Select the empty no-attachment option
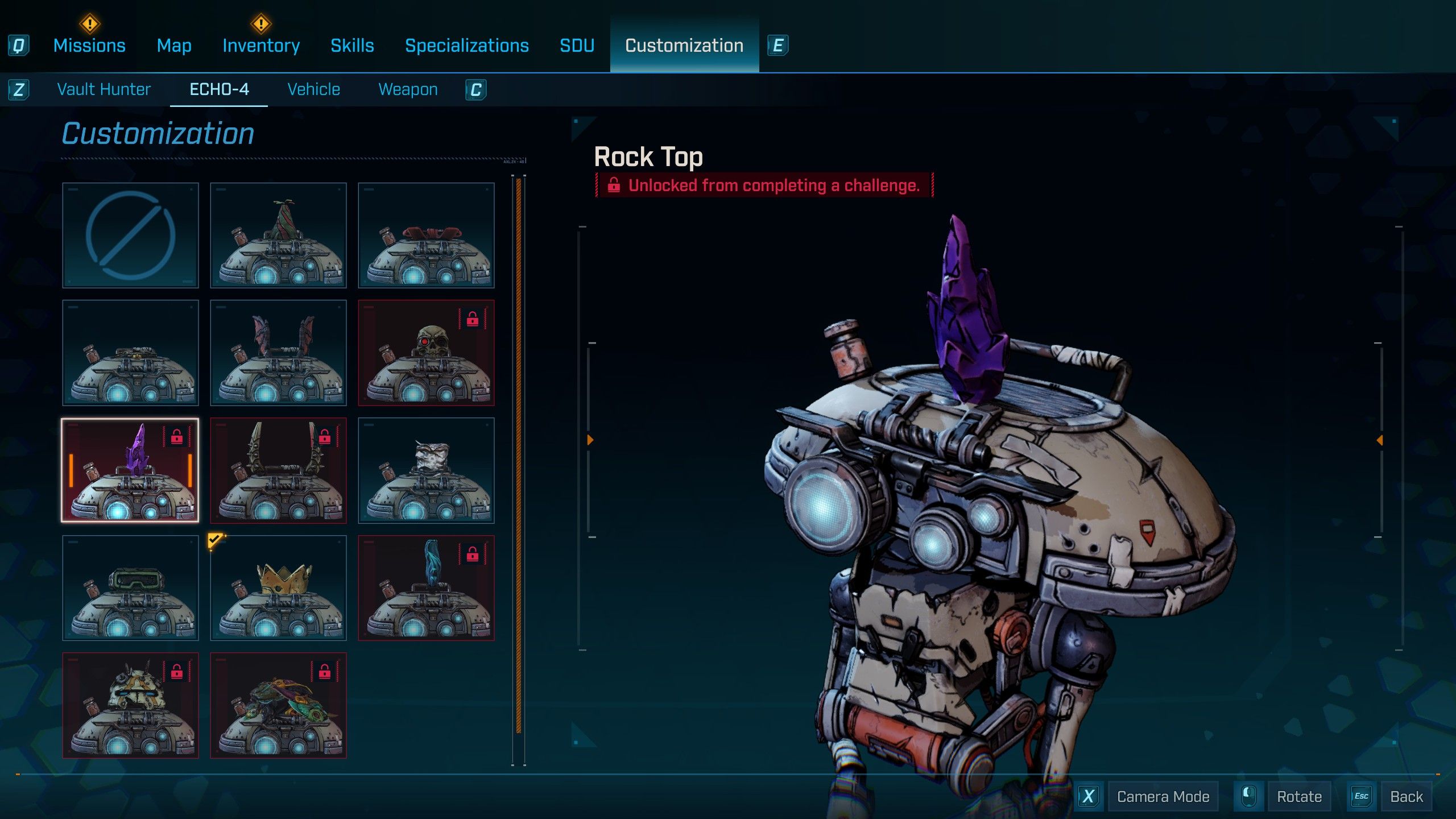This screenshot has width=1456, height=819. 130,235
